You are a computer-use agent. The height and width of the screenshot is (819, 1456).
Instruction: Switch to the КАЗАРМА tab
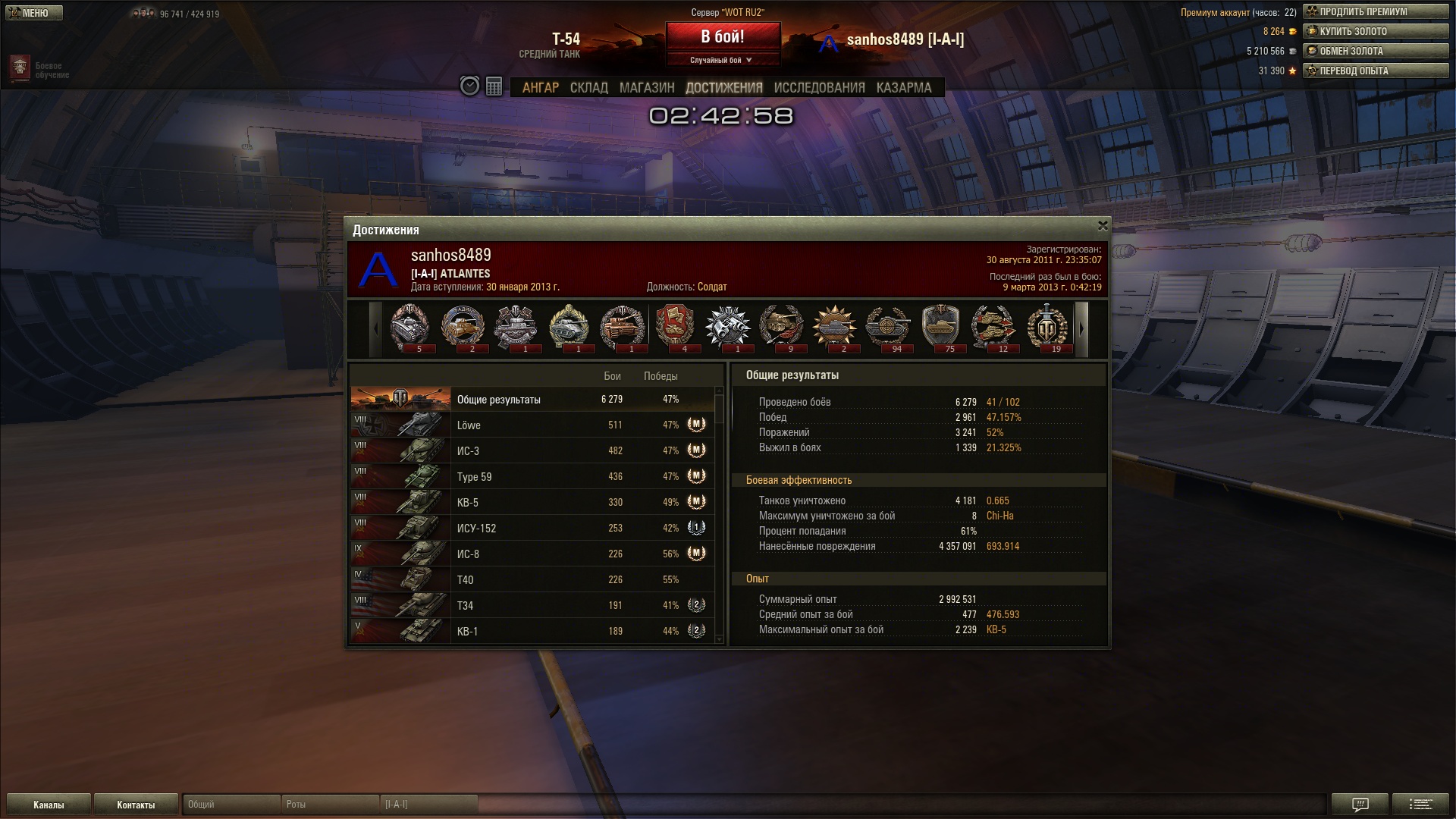pos(903,88)
